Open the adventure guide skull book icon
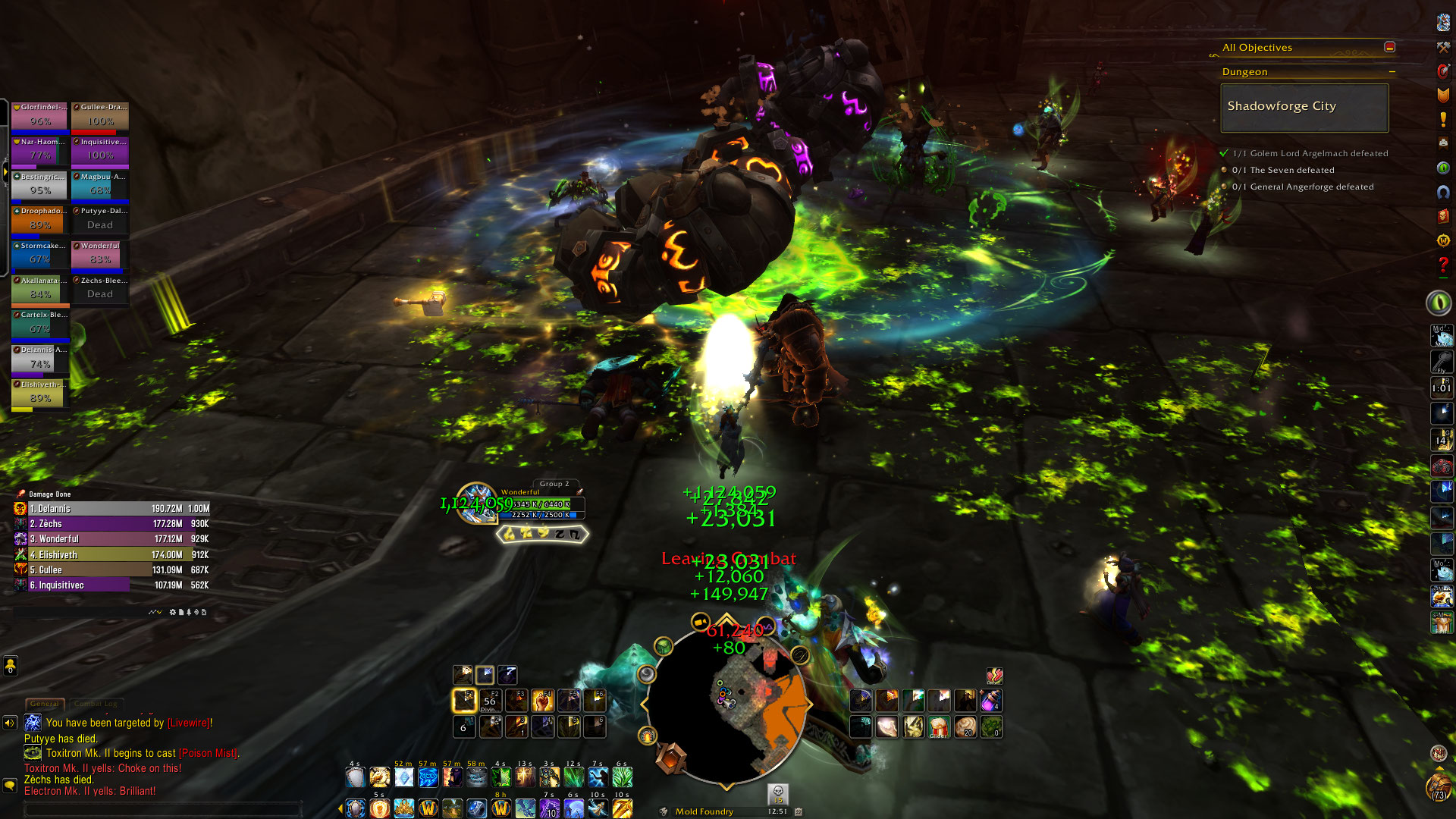The width and height of the screenshot is (1456, 819). coord(1442,216)
